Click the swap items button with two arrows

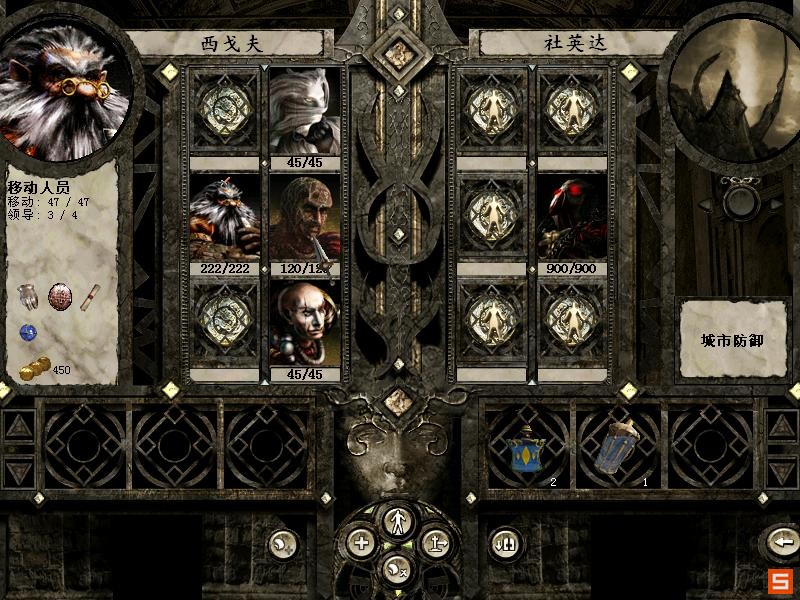coord(505,543)
